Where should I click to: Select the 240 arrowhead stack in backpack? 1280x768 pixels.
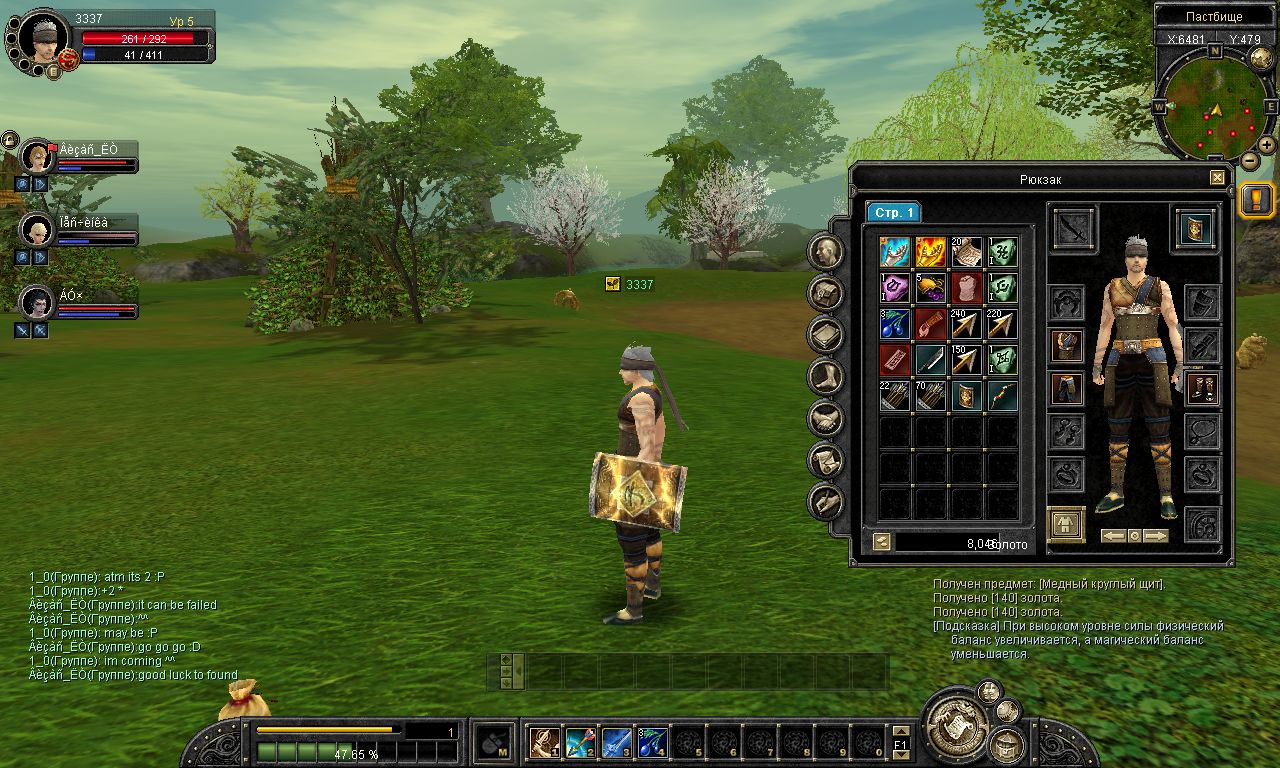click(966, 324)
